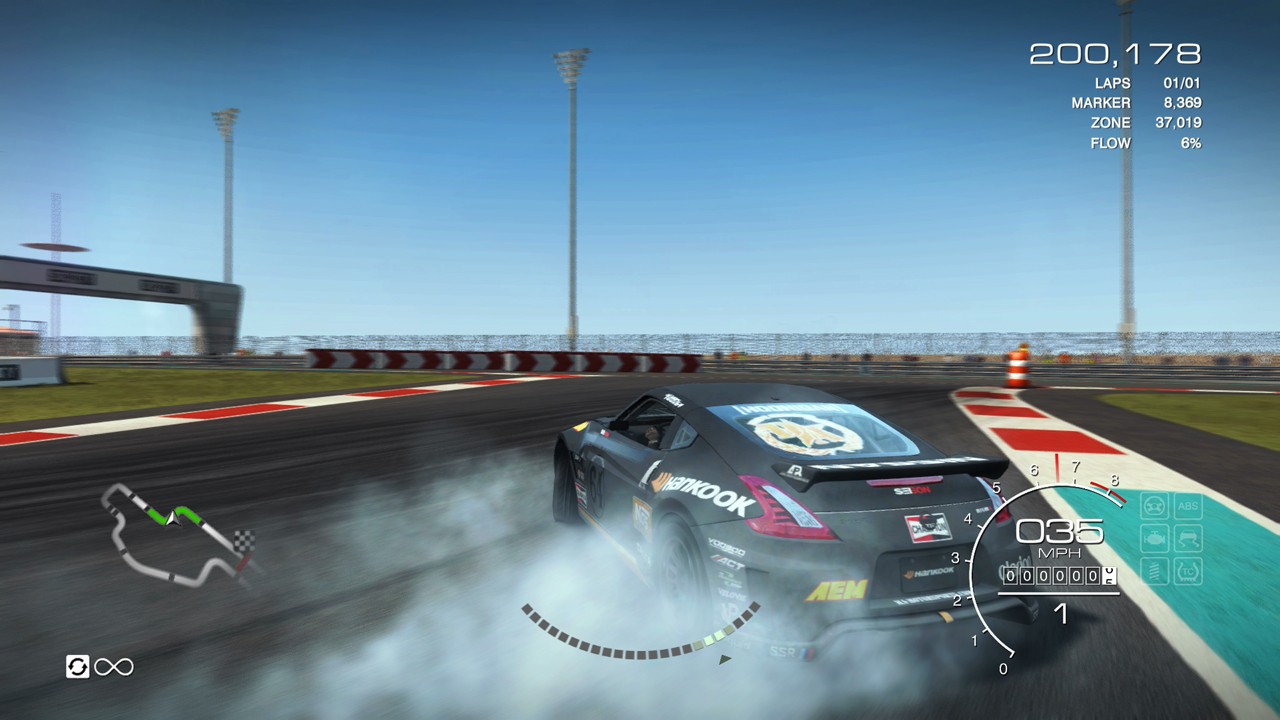Select the LAPS 01/01 stat row

(x=1145, y=83)
